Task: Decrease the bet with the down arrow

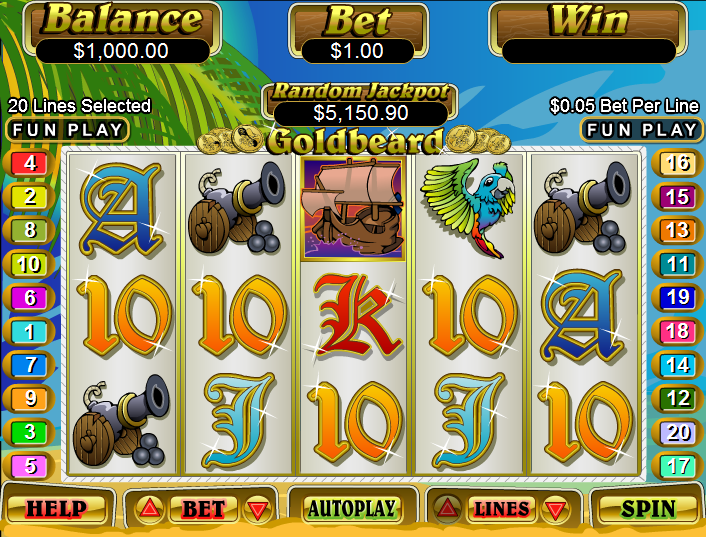Action: [x=258, y=510]
